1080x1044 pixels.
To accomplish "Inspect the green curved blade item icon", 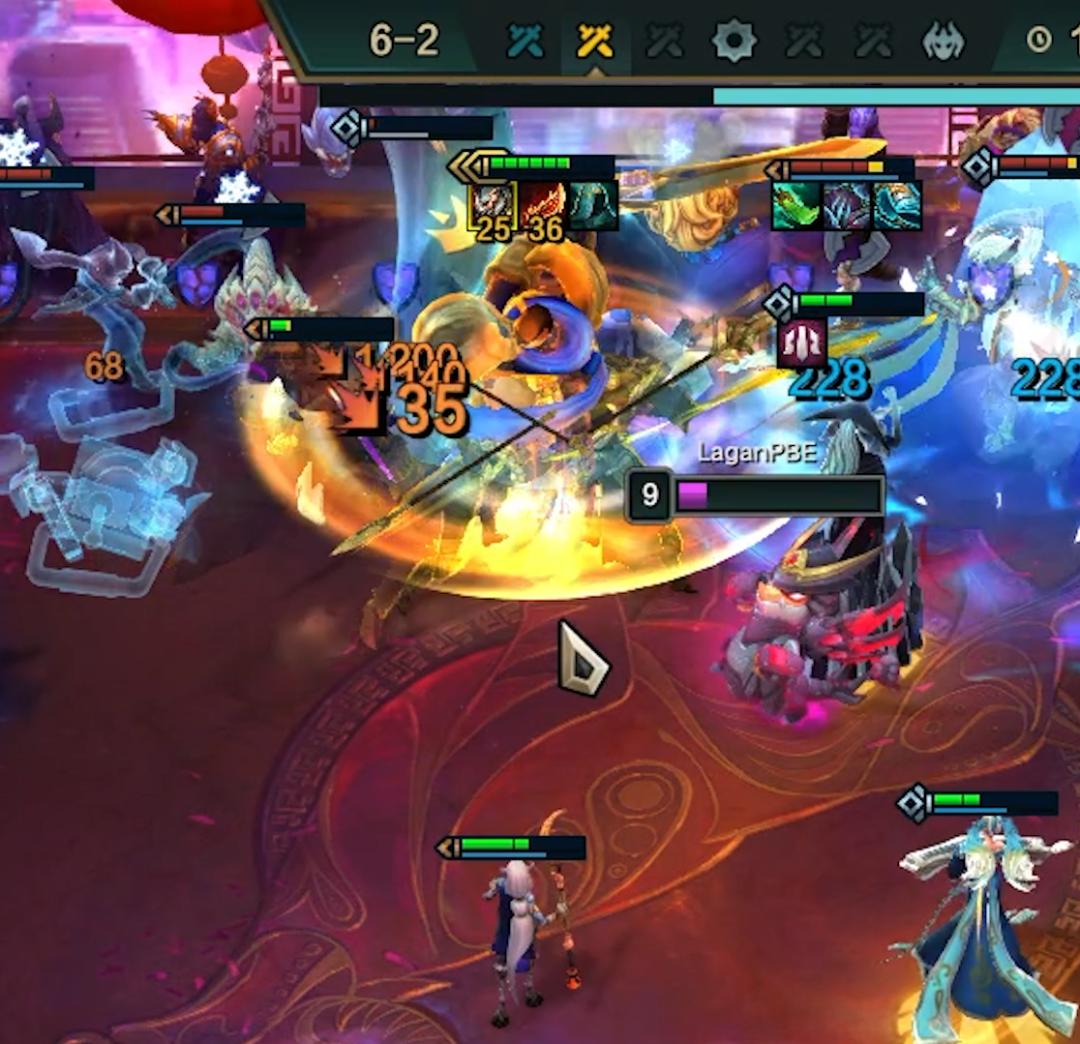I will pos(796,206).
